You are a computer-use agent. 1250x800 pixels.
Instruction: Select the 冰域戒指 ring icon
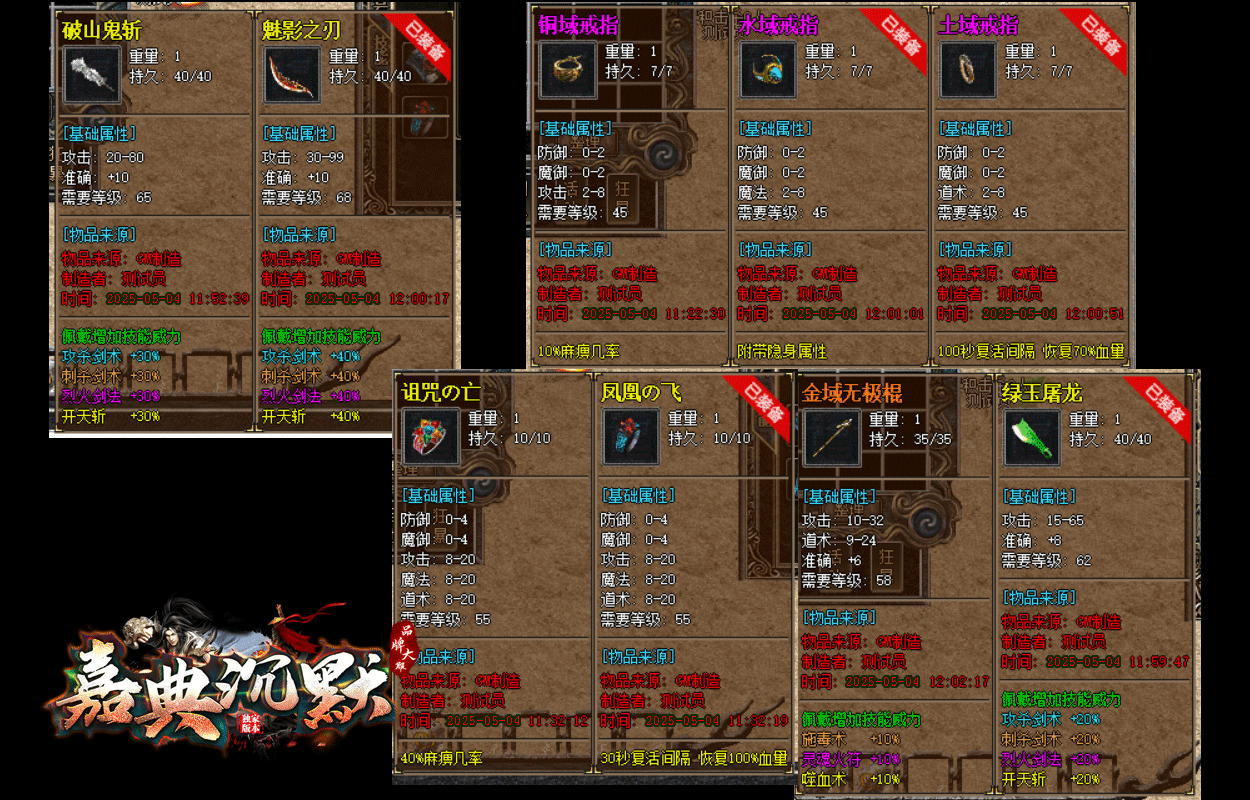tap(768, 70)
